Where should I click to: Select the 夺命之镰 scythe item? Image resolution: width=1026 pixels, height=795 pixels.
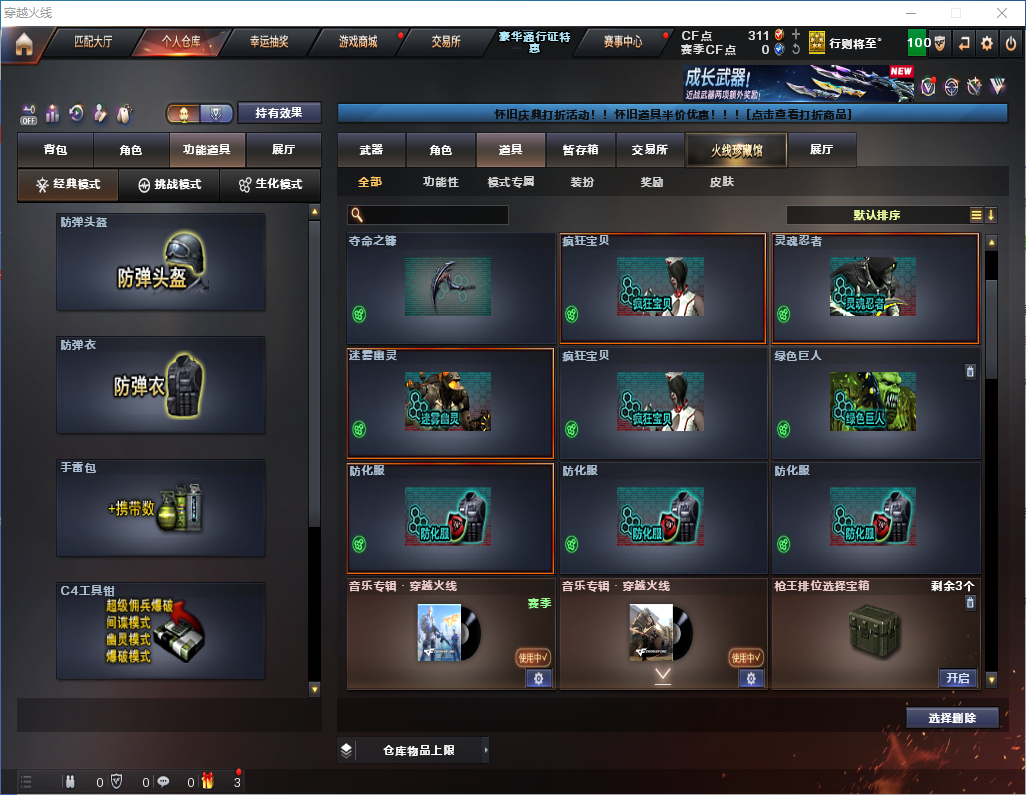pos(450,288)
